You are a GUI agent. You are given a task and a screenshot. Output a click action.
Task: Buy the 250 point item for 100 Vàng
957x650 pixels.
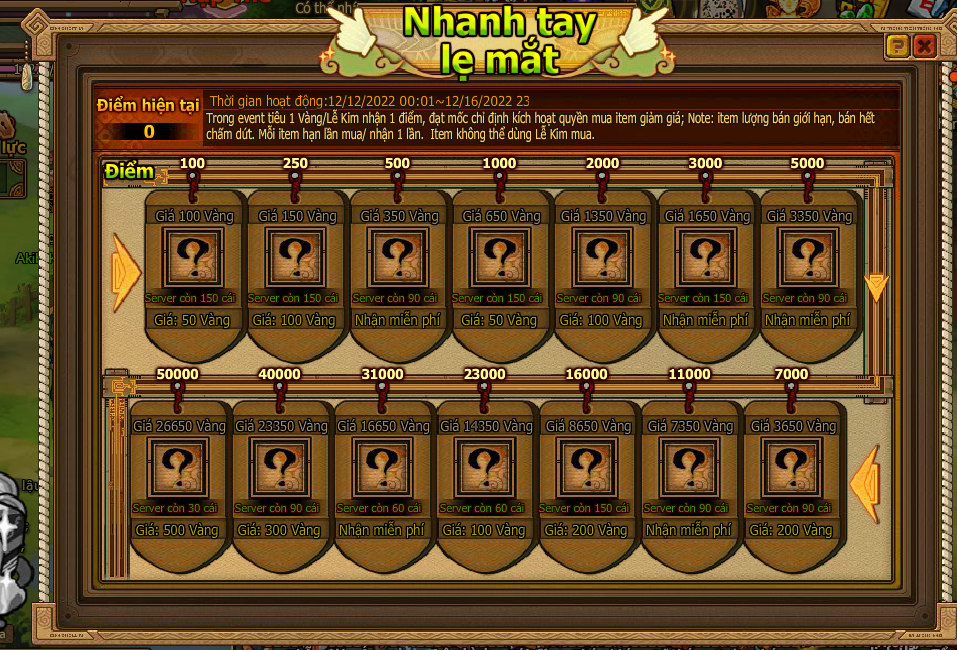click(294, 320)
